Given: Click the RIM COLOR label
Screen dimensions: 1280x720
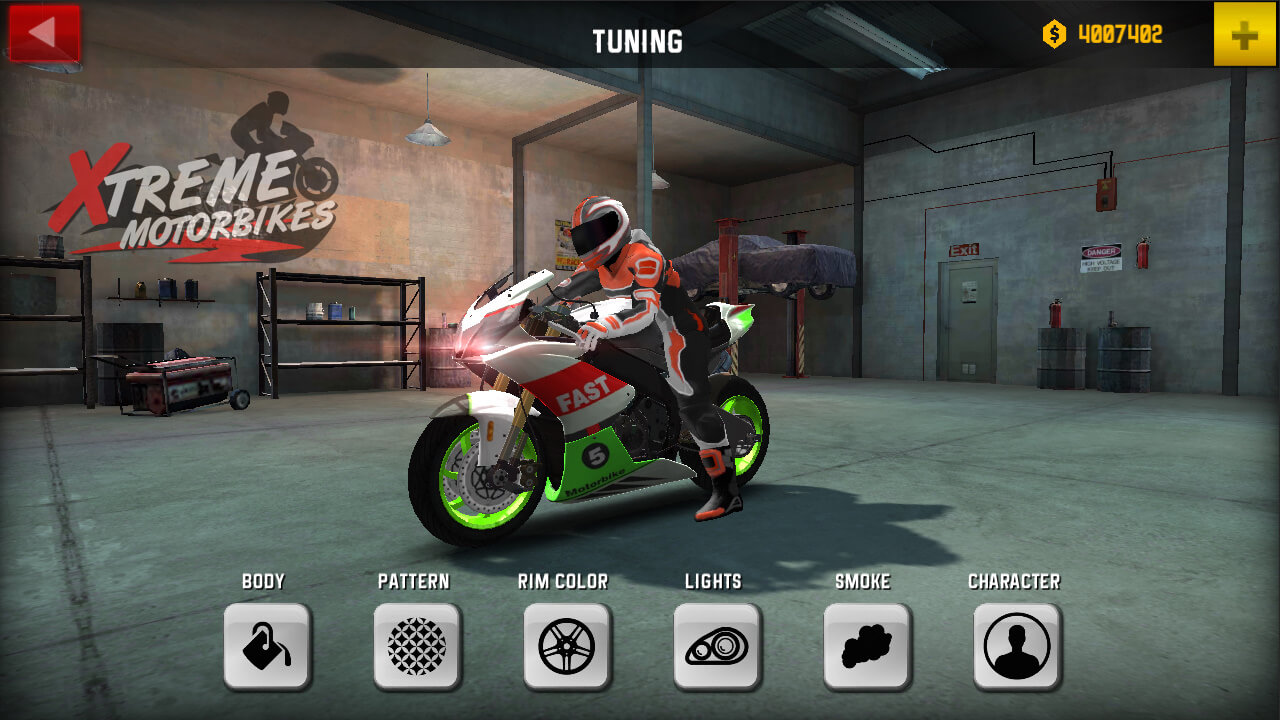Looking at the screenshot, I should point(564,581).
